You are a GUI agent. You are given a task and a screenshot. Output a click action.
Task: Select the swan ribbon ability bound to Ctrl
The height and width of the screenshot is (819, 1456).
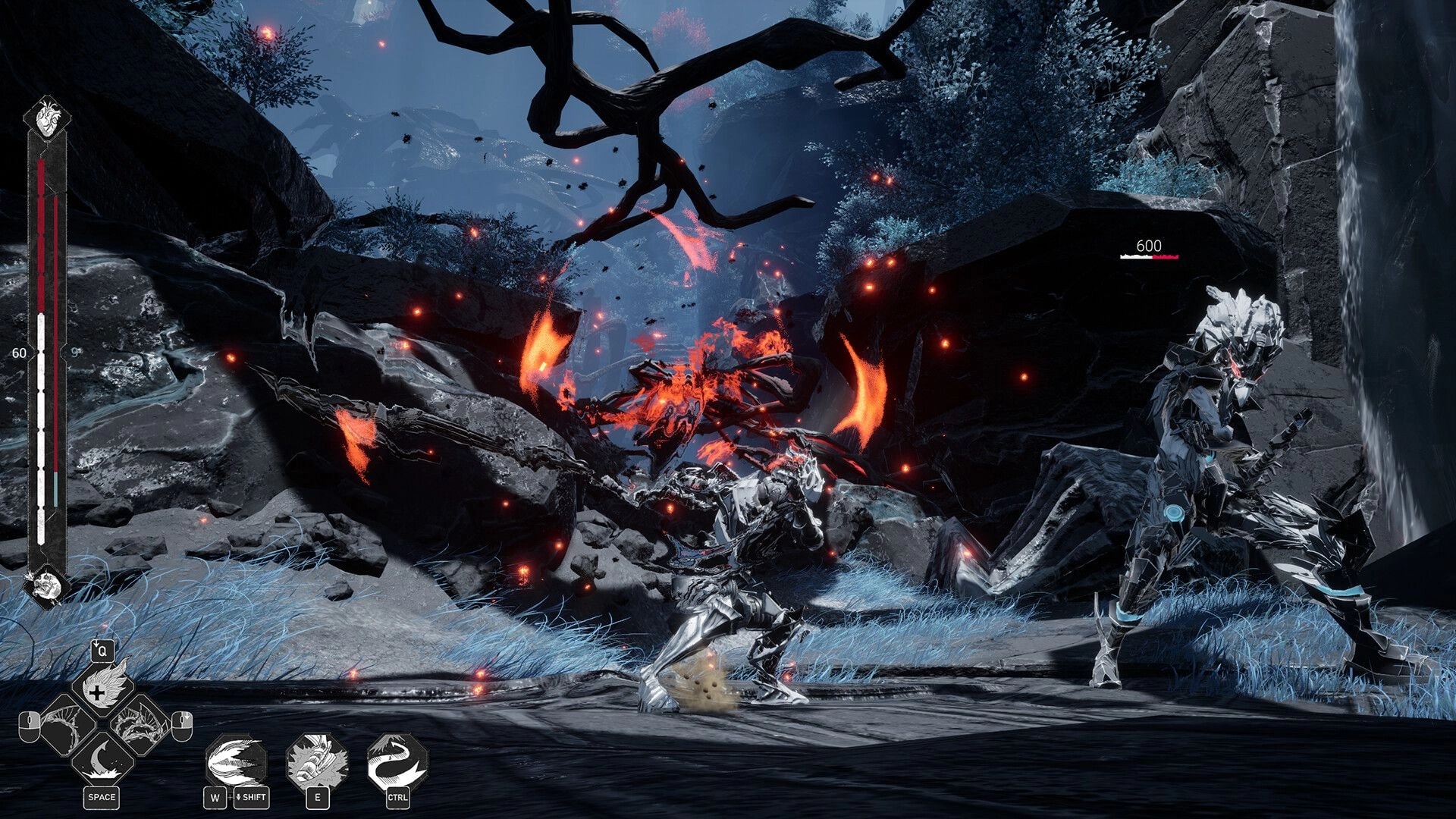(x=396, y=759)
